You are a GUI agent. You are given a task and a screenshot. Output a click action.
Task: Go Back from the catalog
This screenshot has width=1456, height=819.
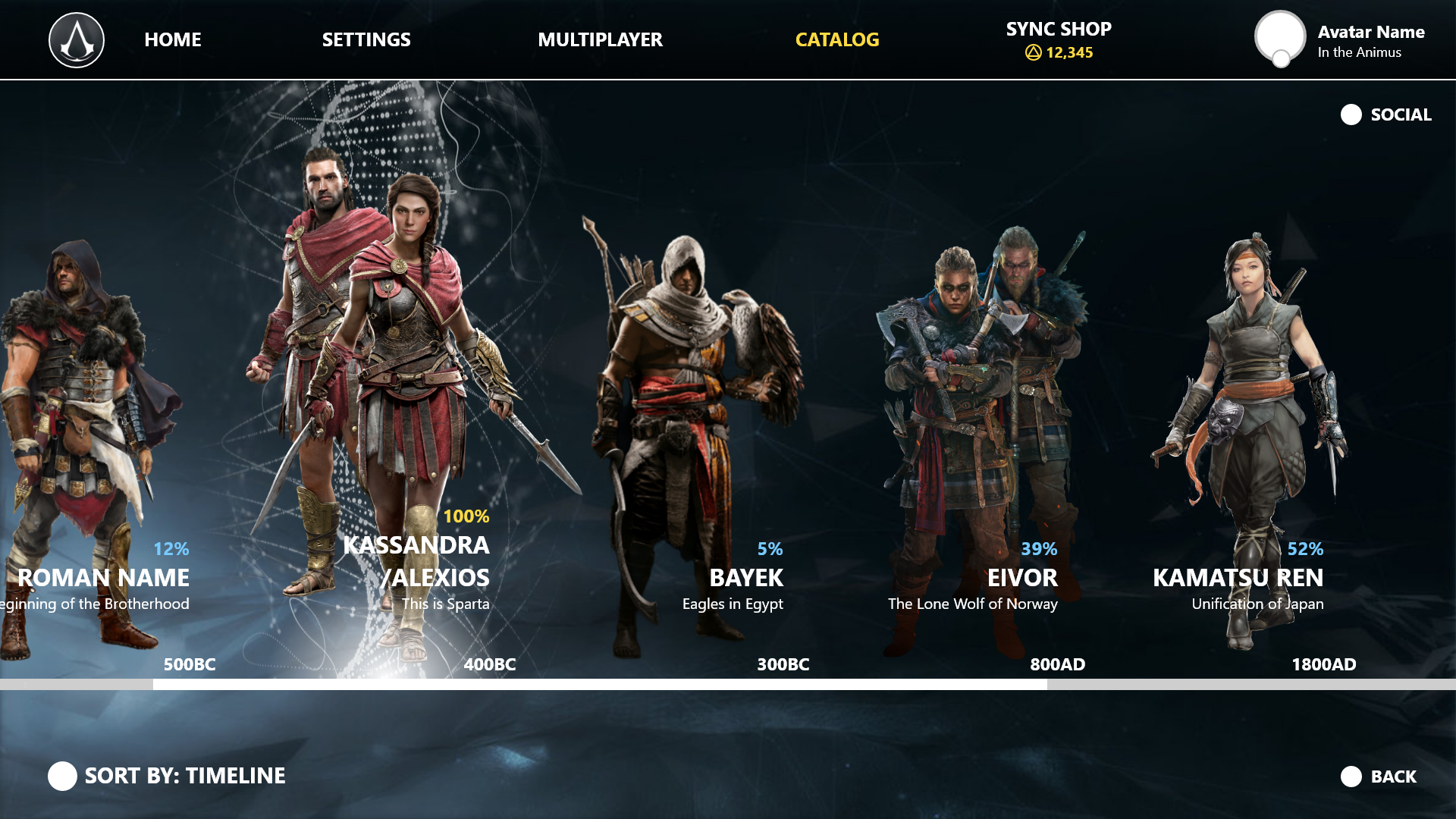(1379, 777)
